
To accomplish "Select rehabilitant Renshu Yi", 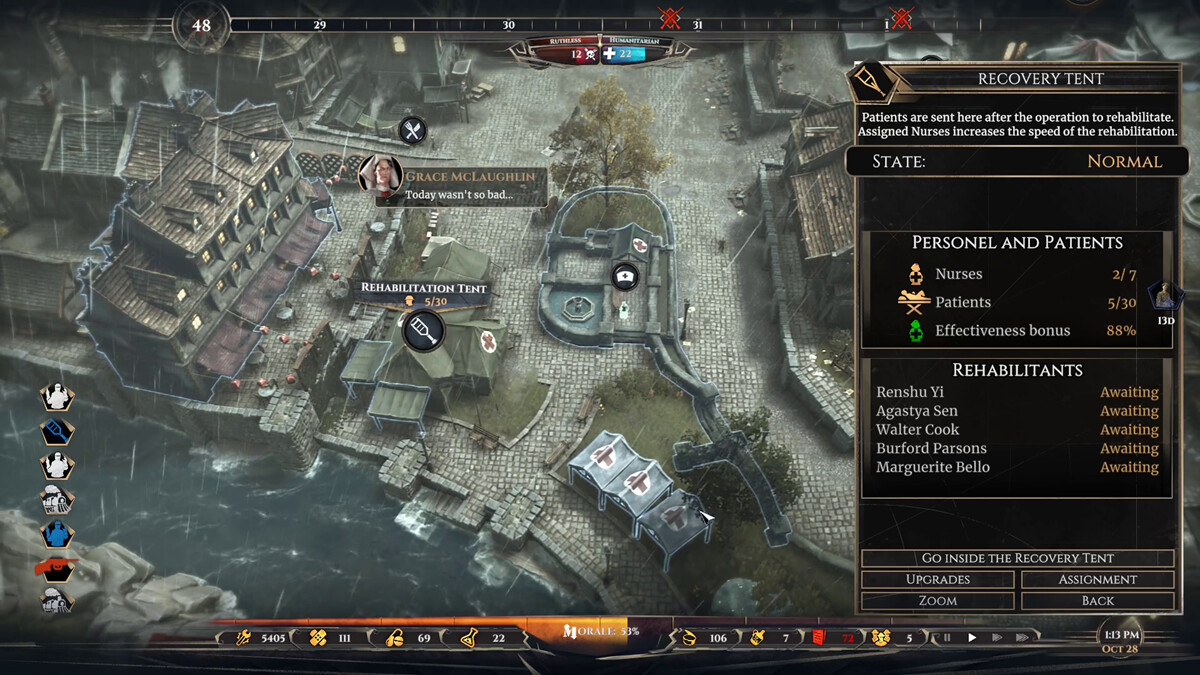I will pos(910,392).
